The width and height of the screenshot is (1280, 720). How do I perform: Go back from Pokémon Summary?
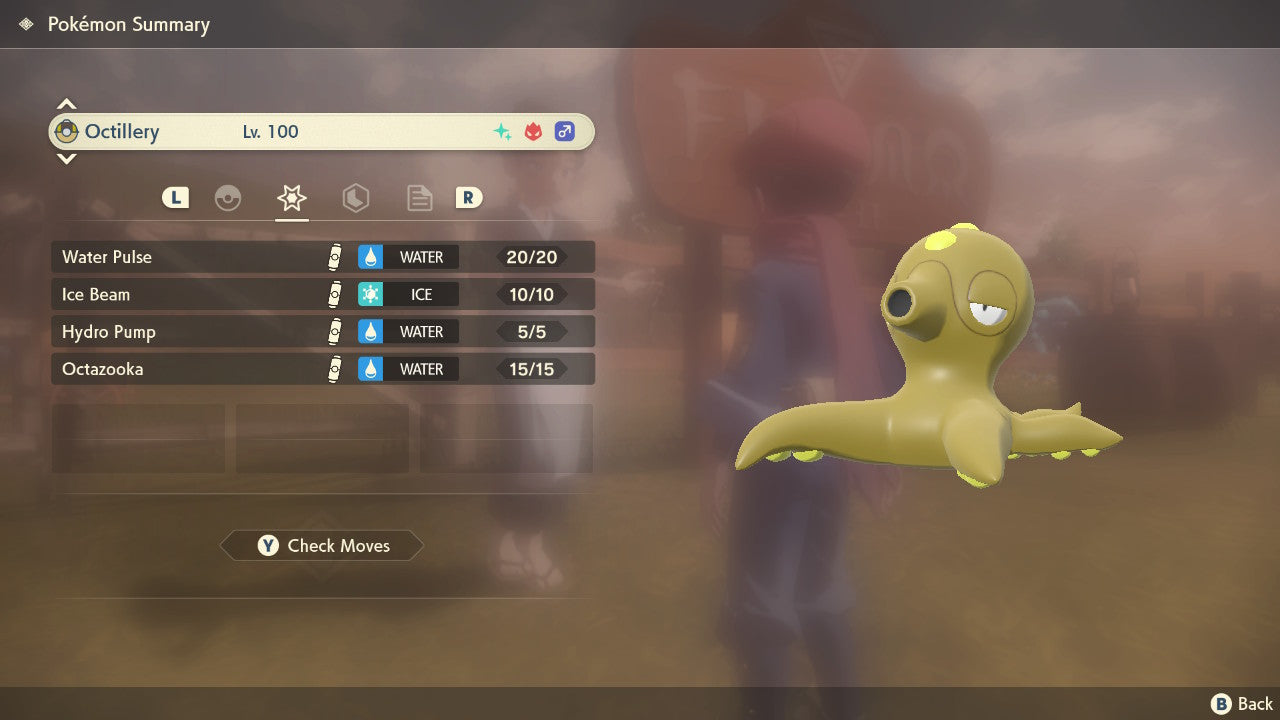click(x=1243, y=704)
